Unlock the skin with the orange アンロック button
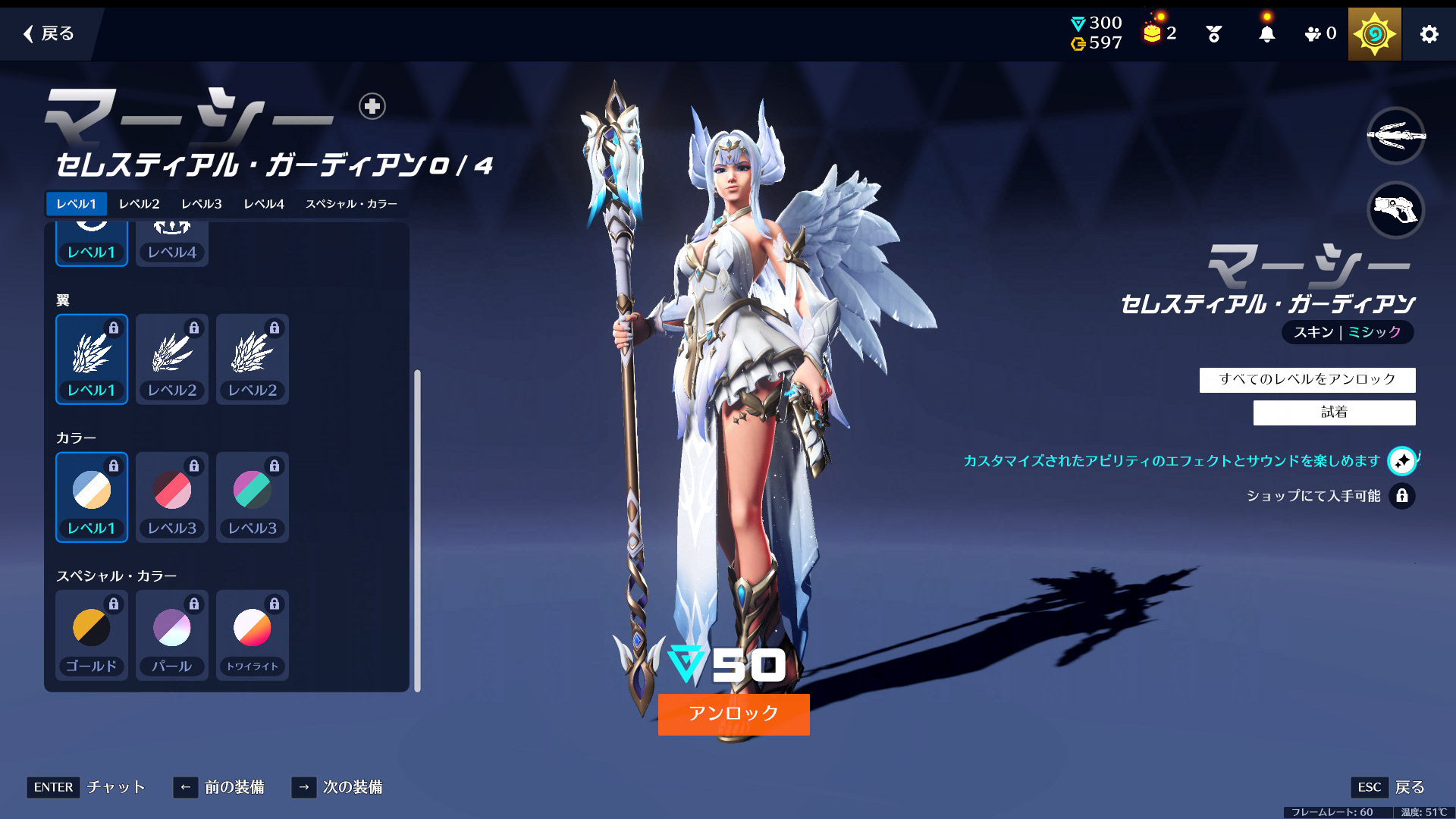This screenshot has height=819, width=1456. 733,714
